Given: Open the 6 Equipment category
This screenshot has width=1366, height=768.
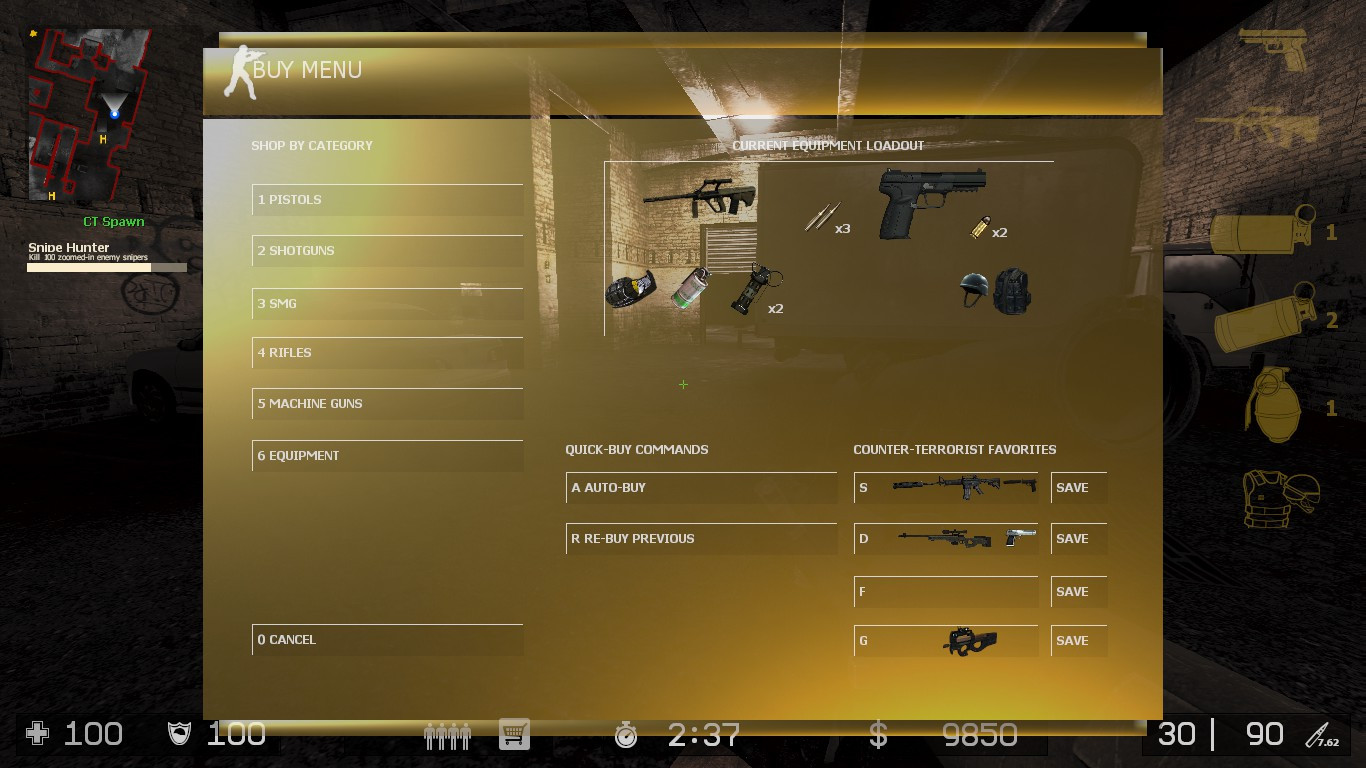Looking at the screenshot, I should click(387, 455).
